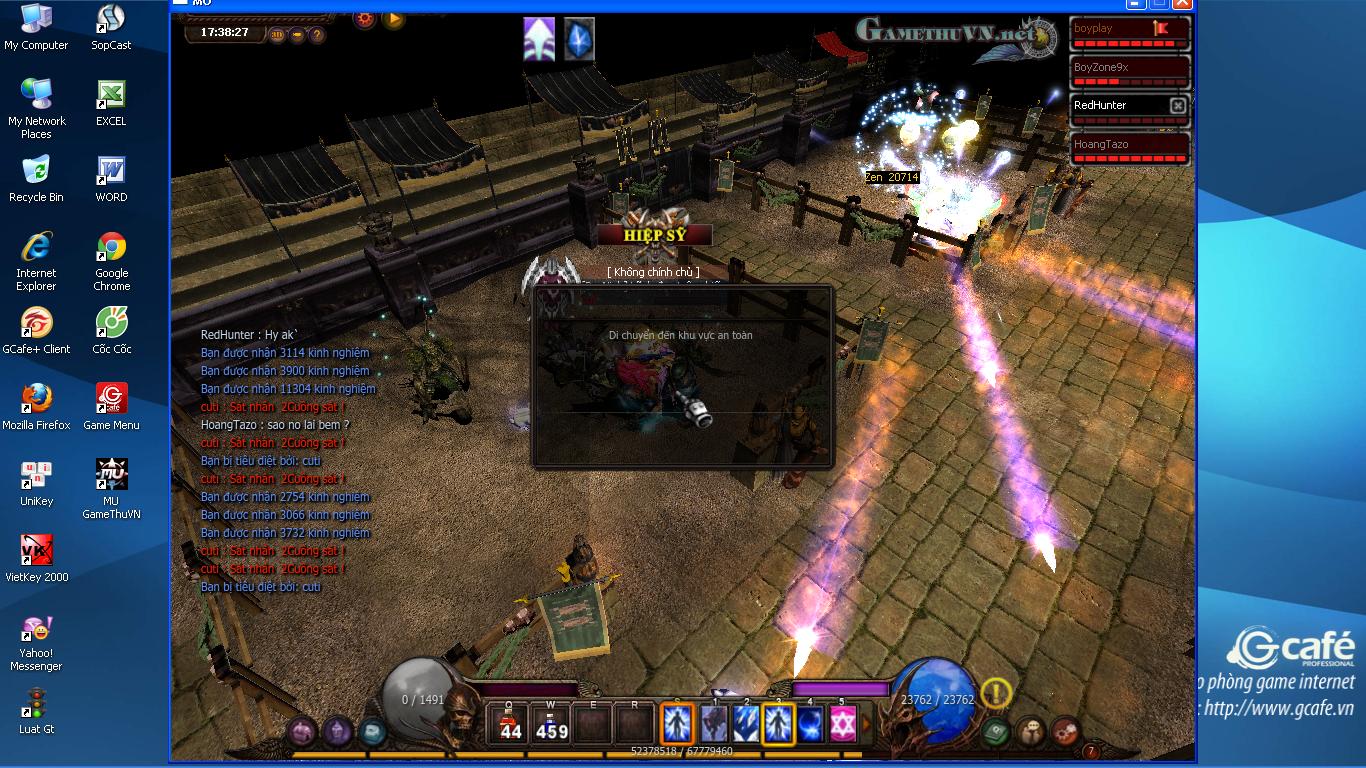Viewport: 1366px width, 768px height.
Task: Open the question mark help button
Action: point(317,35)
